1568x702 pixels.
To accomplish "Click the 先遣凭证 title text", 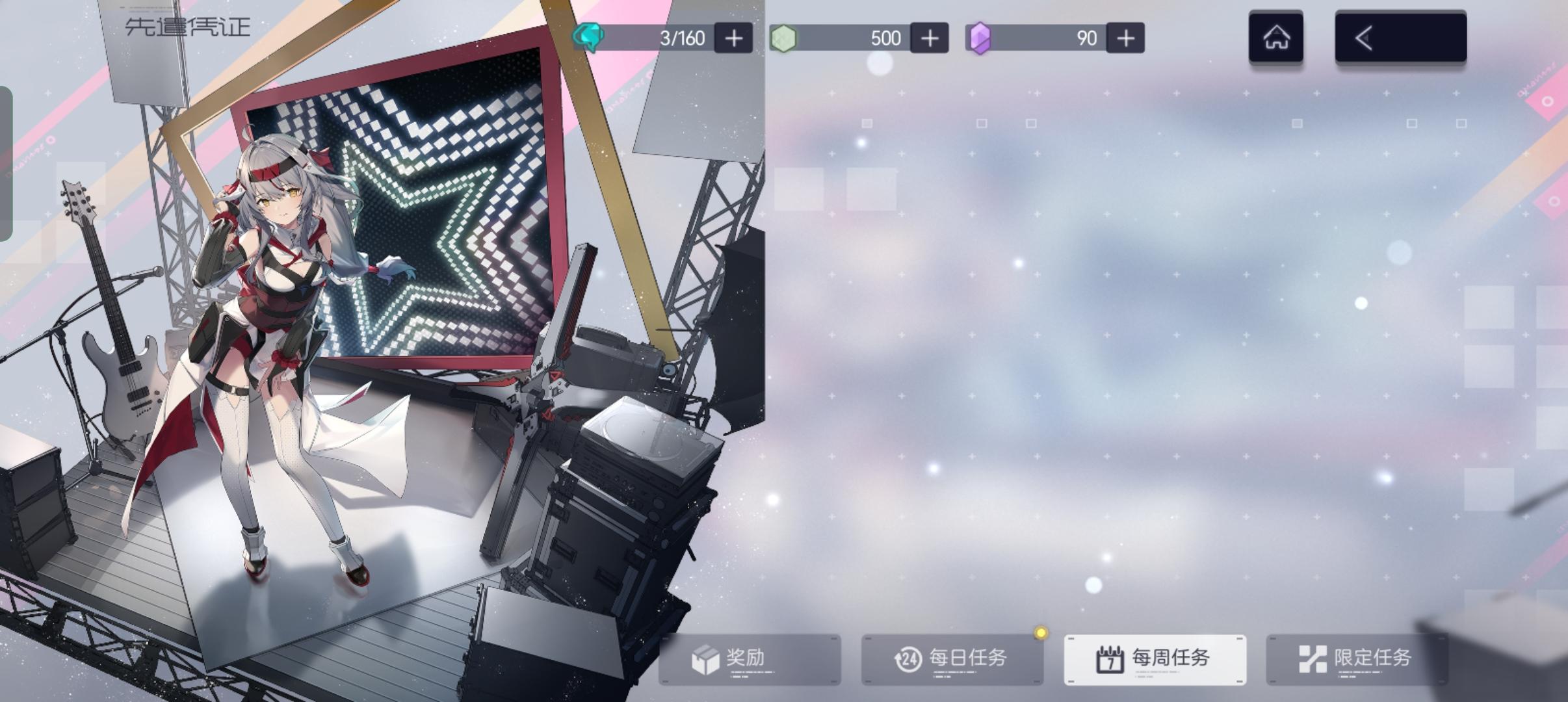I will point(187,27).
